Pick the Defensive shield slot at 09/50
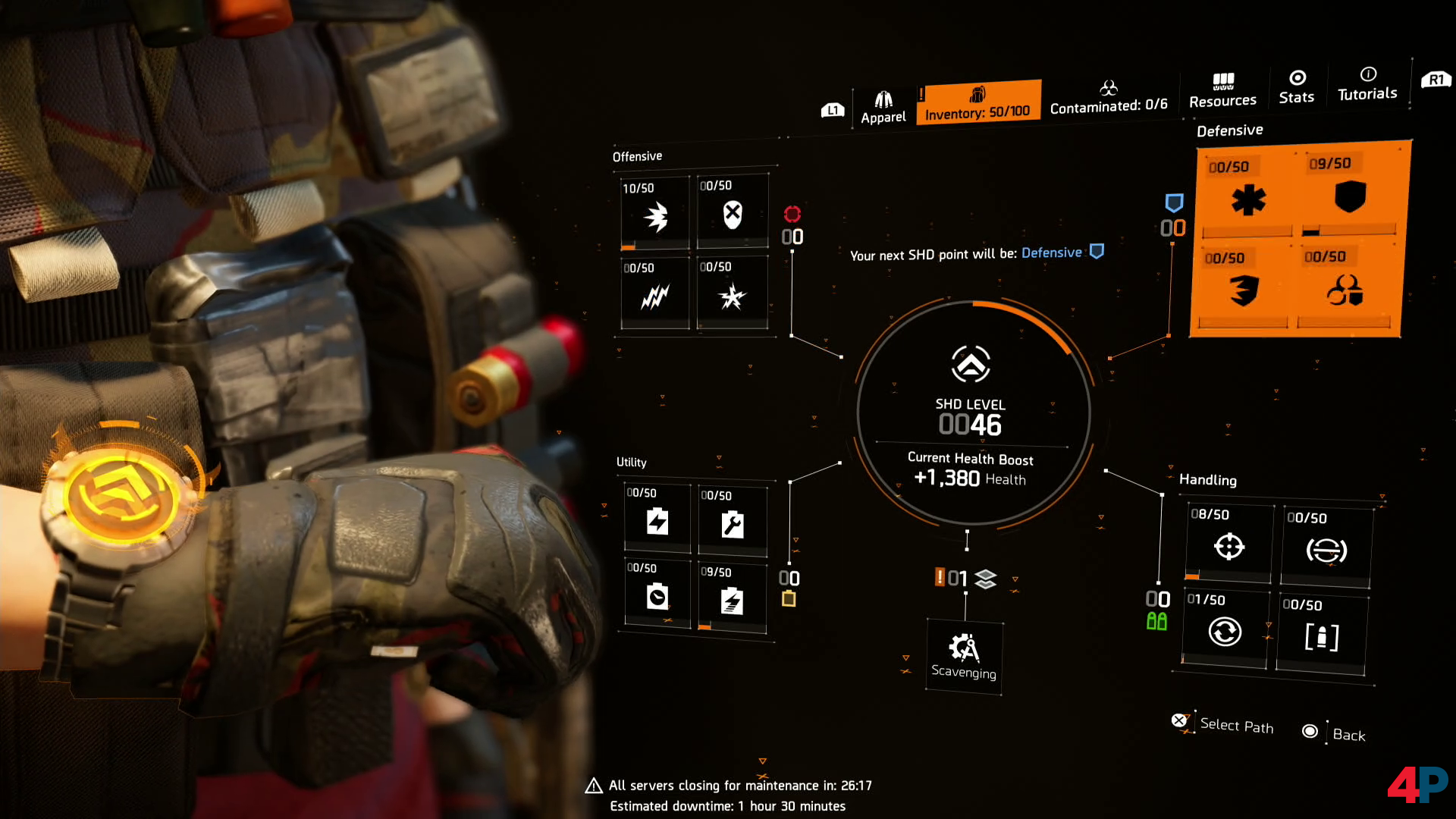This screenshot has width=1456, height=819. click(1349, 196)
